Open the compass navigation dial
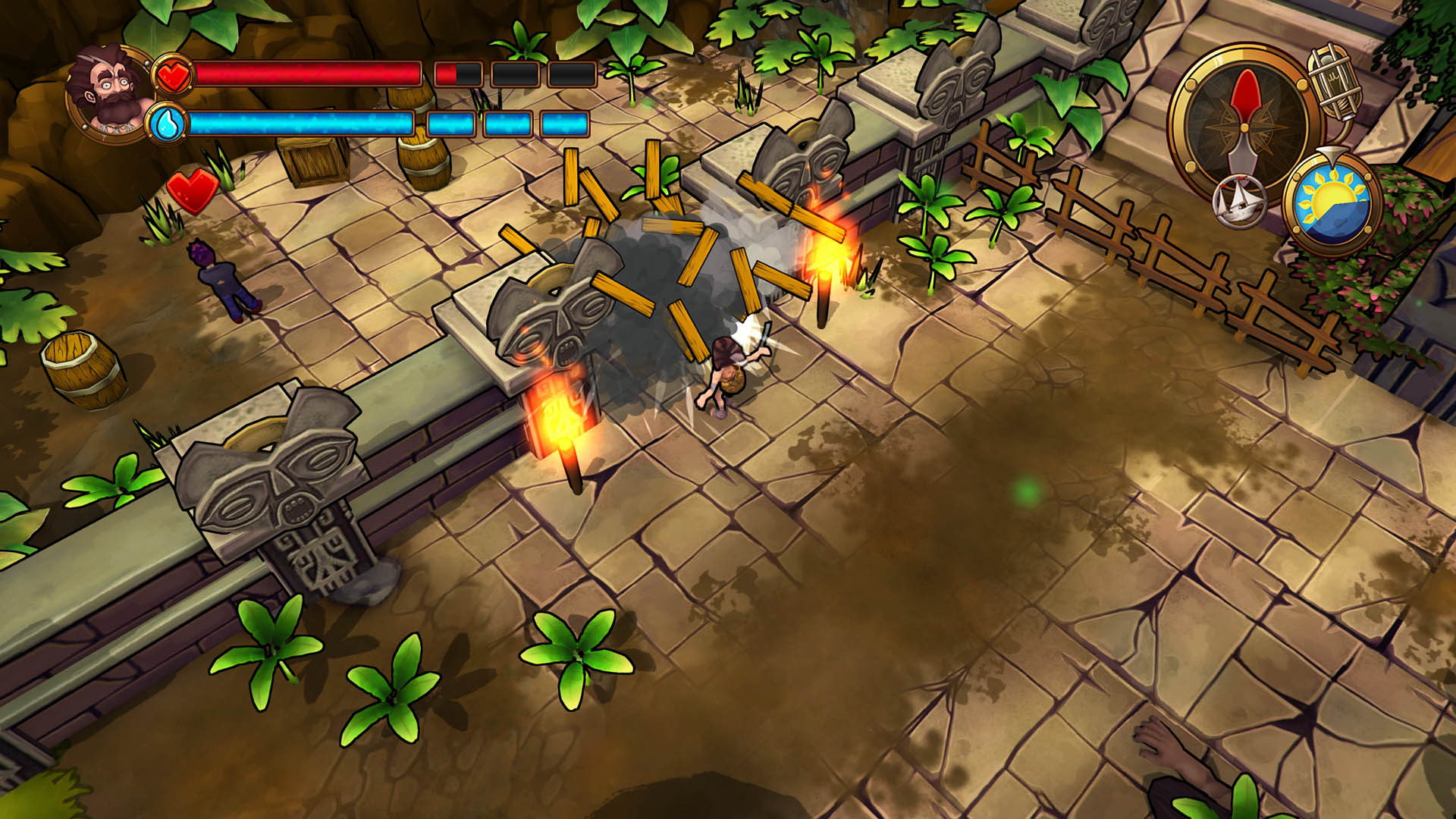The height and width of the screenshot is (819, 1456). click(1245, 121)
